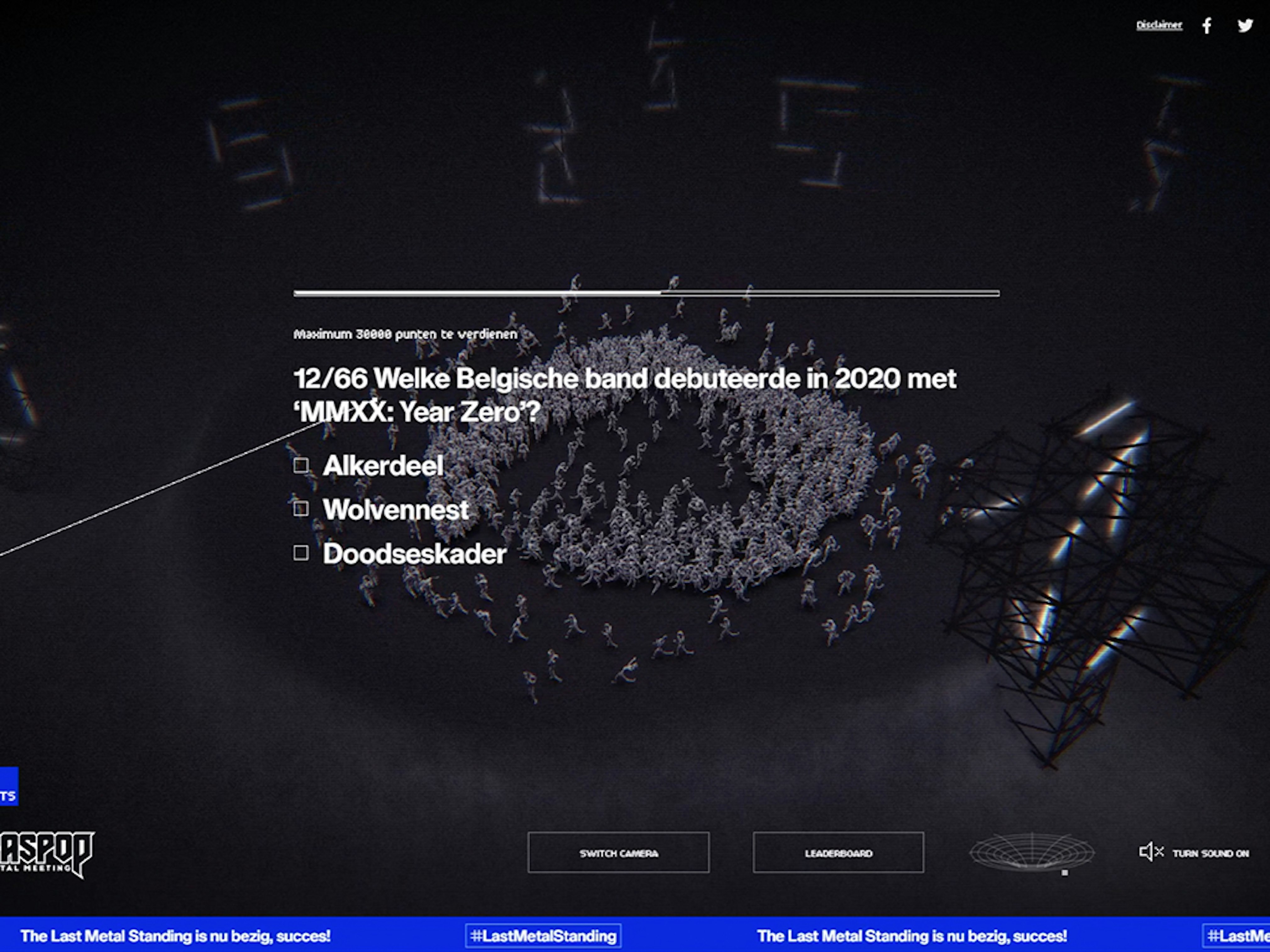This screenshot has height=952, width=1270.
Task: Click the Switch Camera button
Action: click(x=618, y=853)
